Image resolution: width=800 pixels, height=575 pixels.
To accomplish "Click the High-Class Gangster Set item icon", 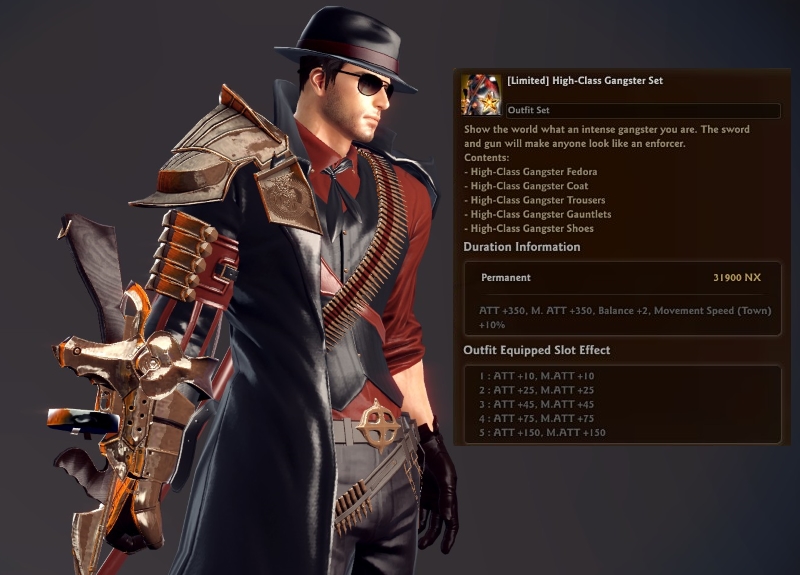I will click(x=481, y=95).
